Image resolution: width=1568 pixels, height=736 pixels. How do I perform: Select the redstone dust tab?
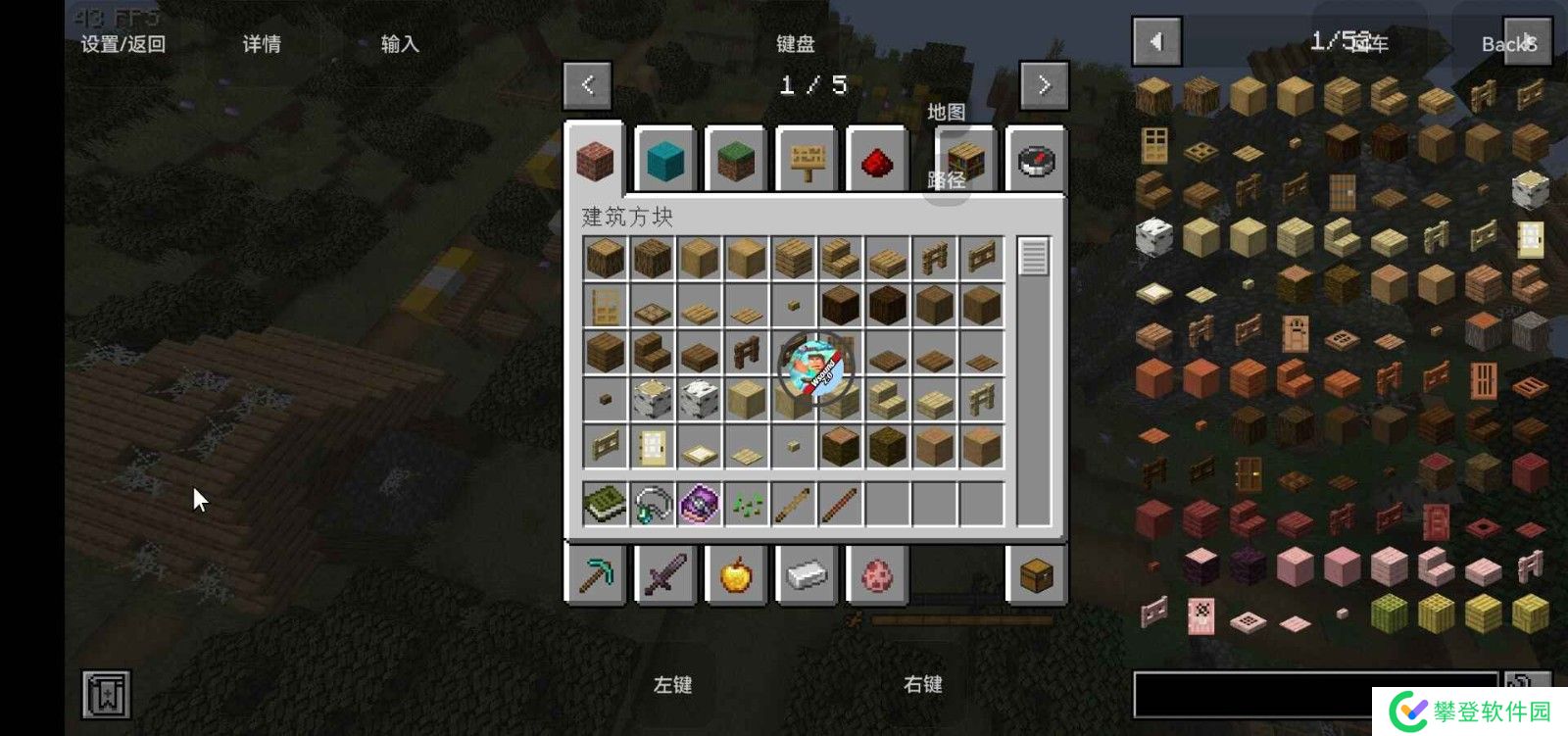coord(877,161)
